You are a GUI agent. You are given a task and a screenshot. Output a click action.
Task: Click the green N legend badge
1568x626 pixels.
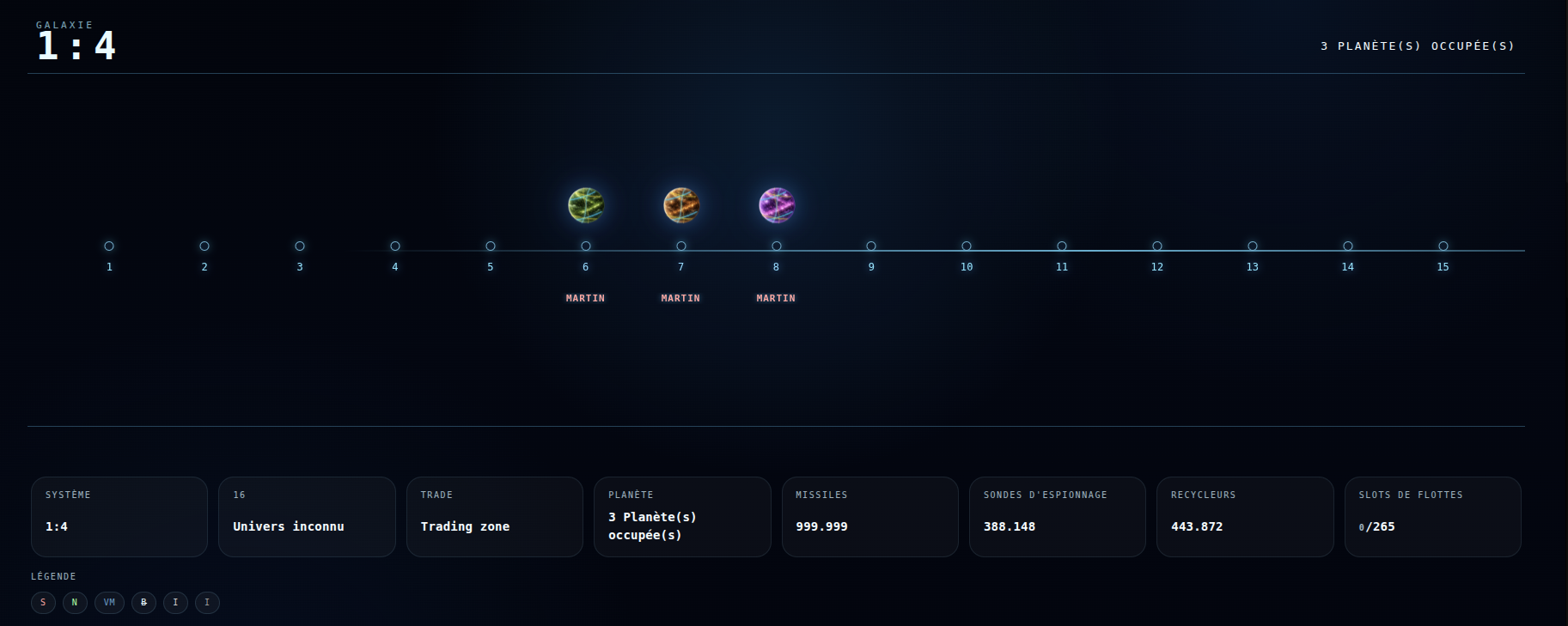coord(75,603)
